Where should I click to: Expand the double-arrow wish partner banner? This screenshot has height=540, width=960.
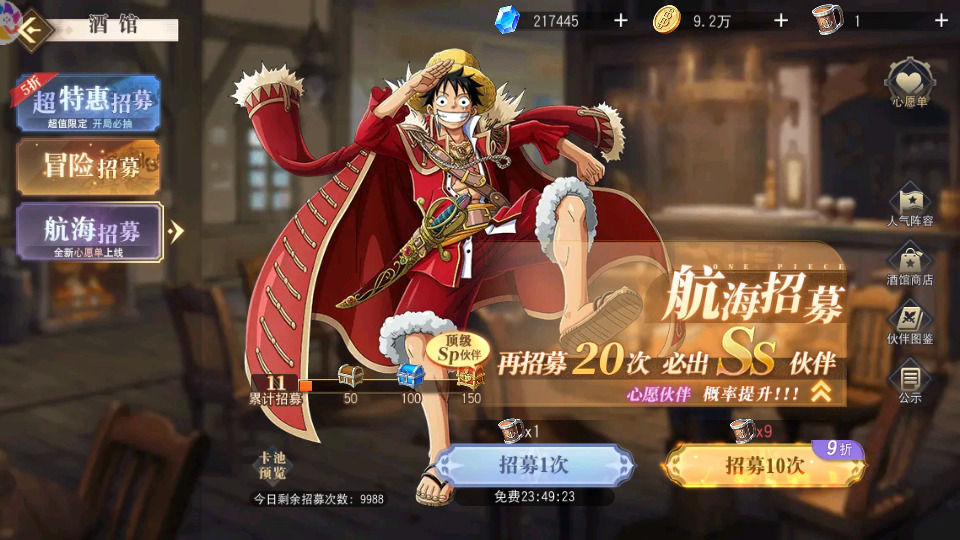(821, 393)
